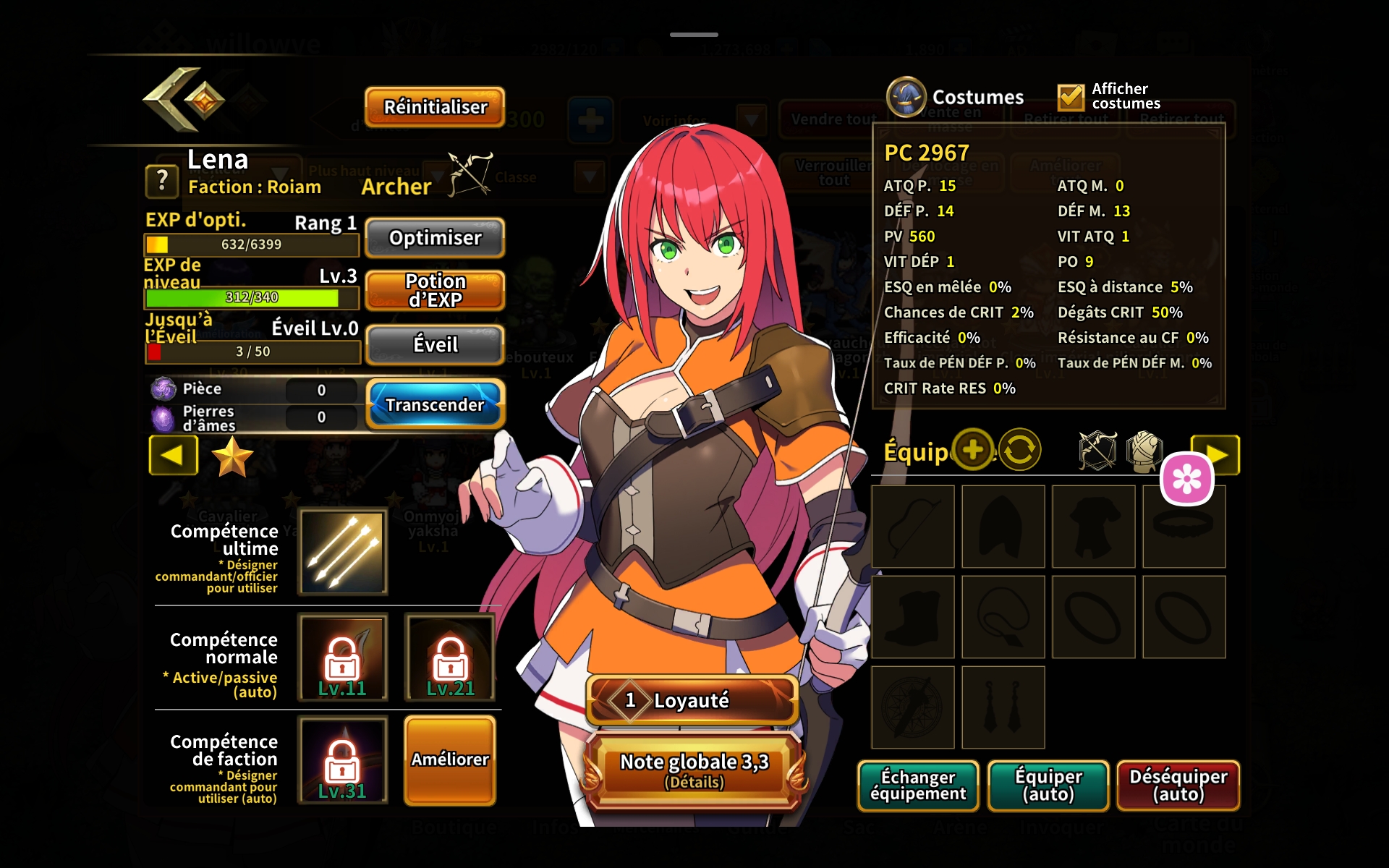Click the orange Améliorer button
The height and width of the screenshot is (868, 1389).
coord(450,759)
